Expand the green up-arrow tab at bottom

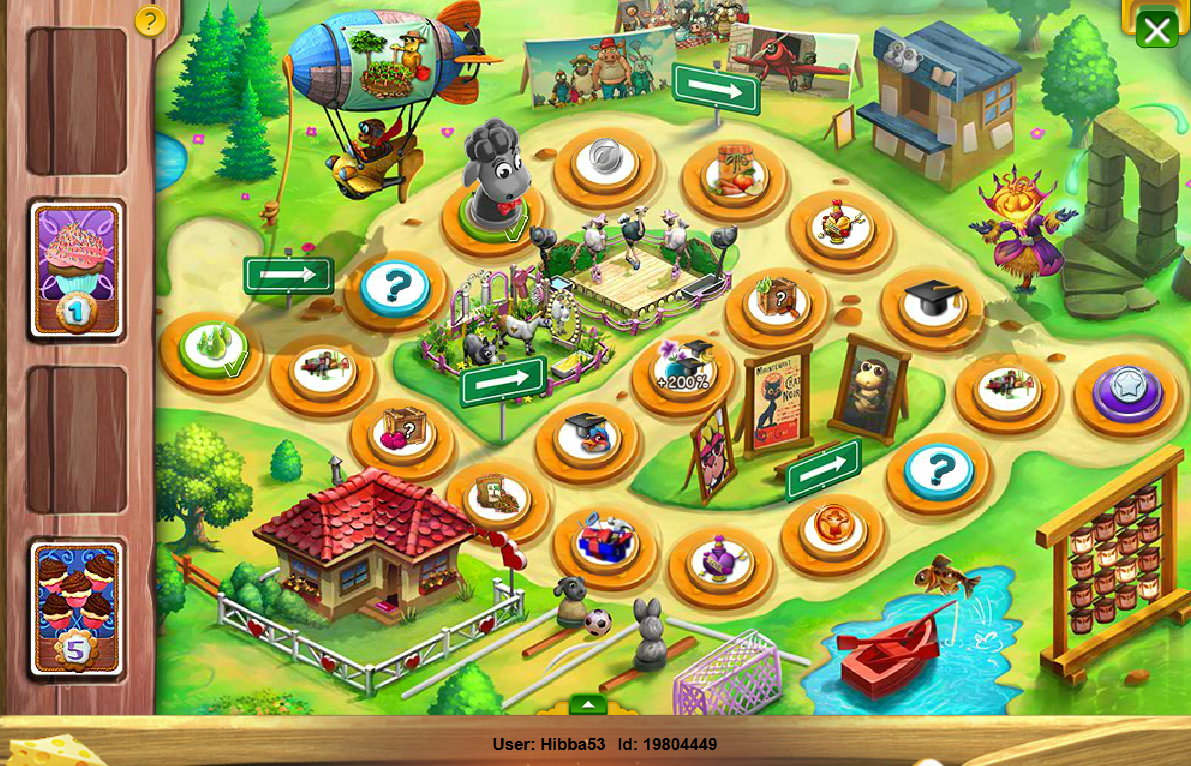tap(588, 705)
